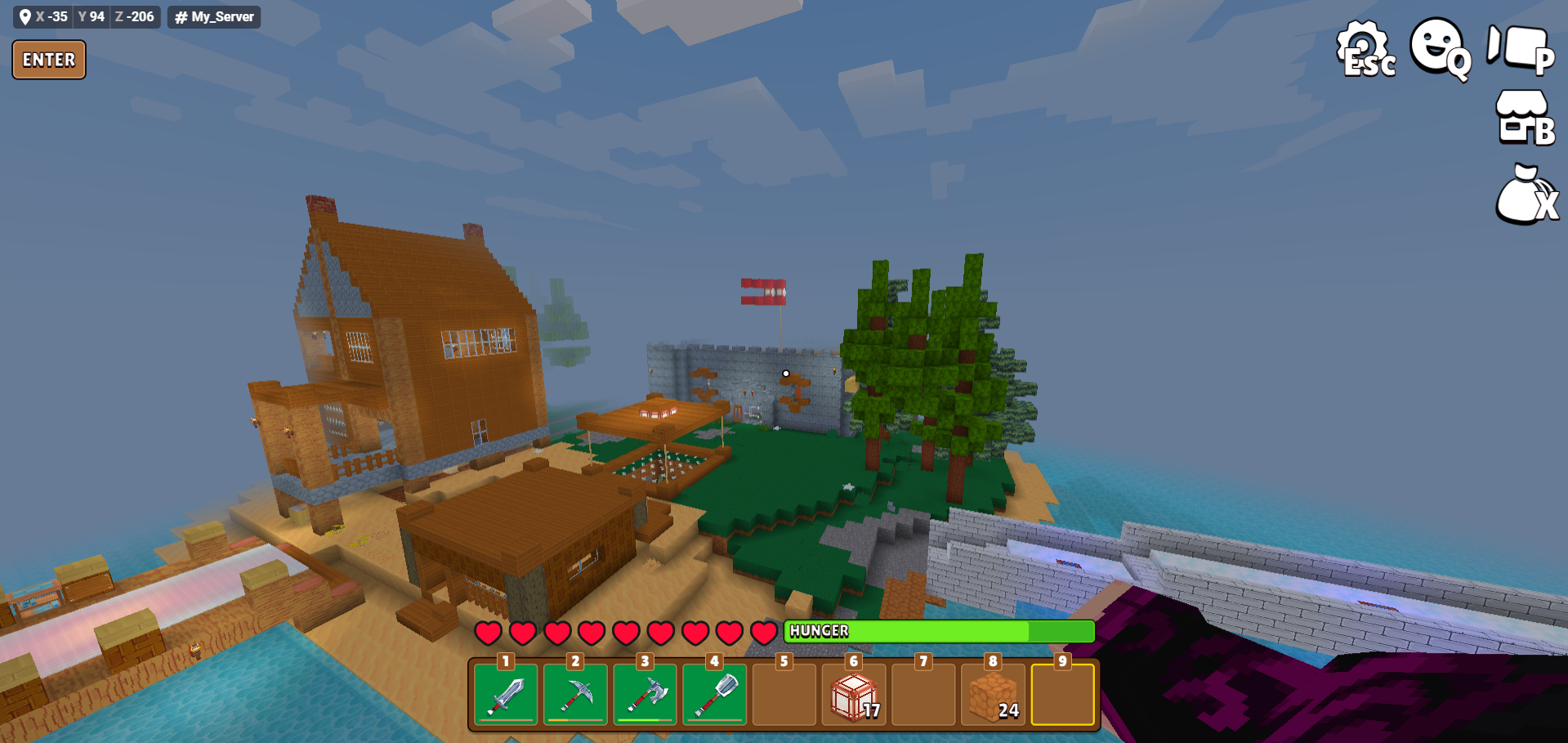
Task: Select the white framed block stack of 17
Action: pyautogui.click(x=854, y=695)
